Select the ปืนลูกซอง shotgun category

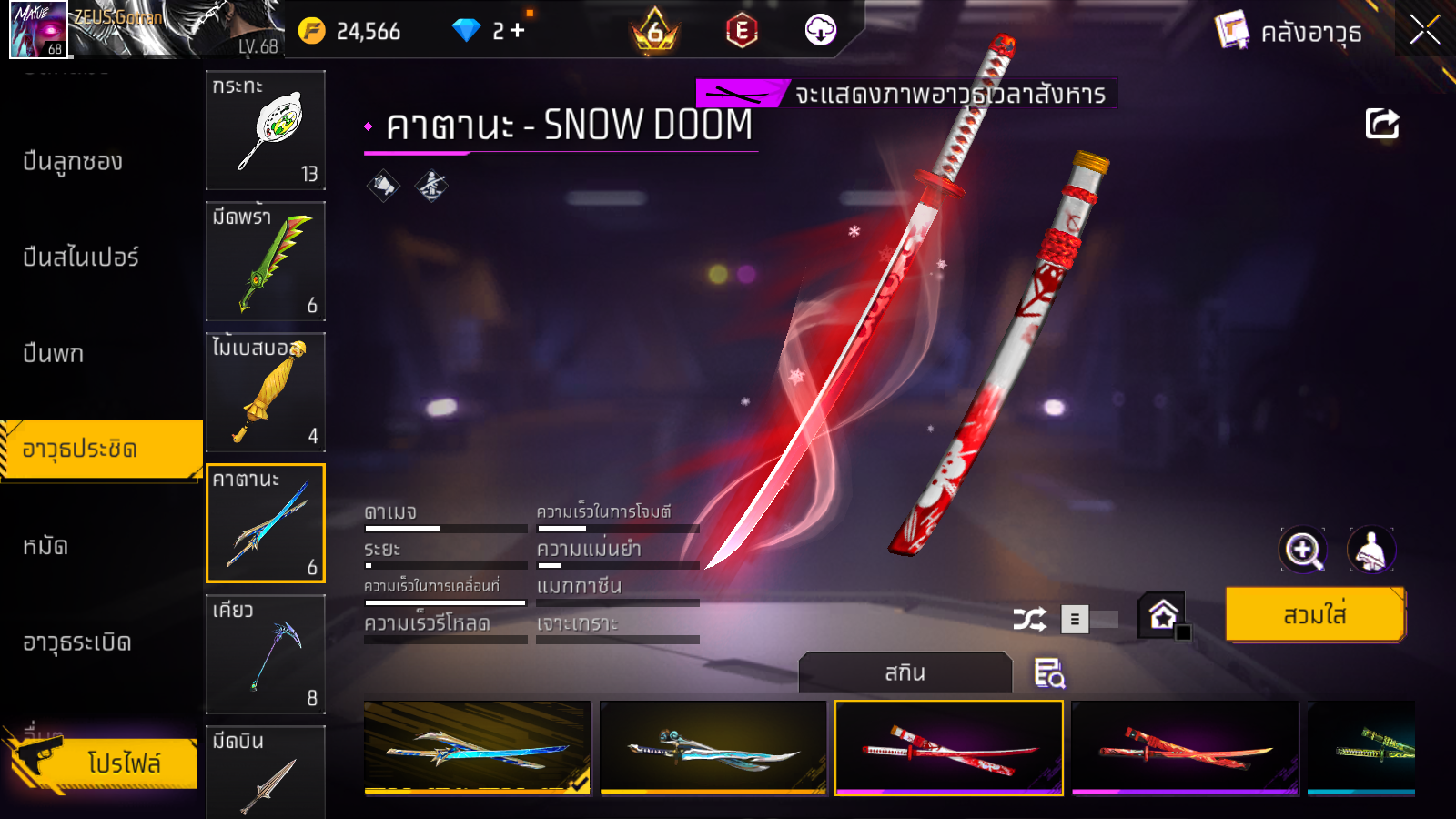[73, 162]
